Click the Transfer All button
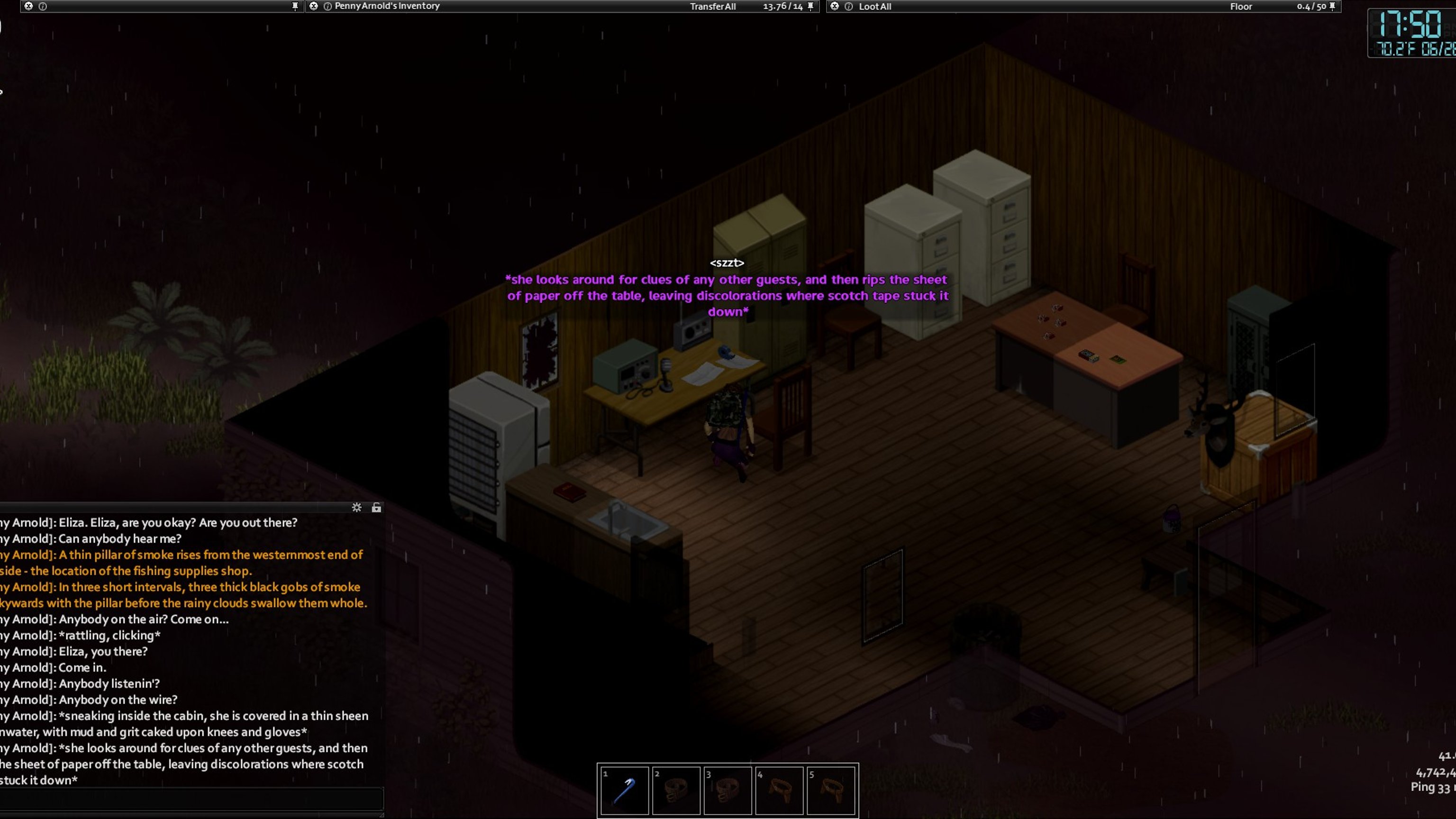Screen dimensions: 1456x819 712,7
